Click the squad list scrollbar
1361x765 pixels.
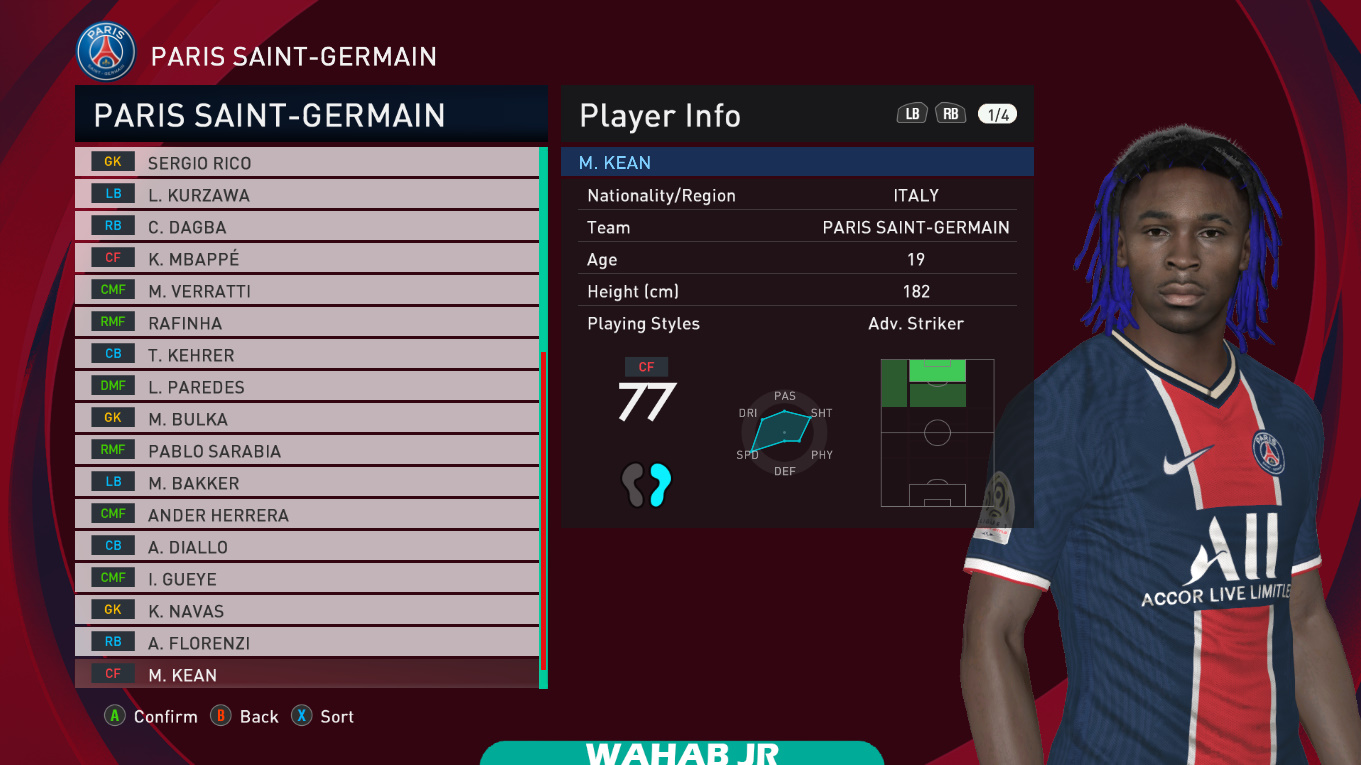click(543, 418)
